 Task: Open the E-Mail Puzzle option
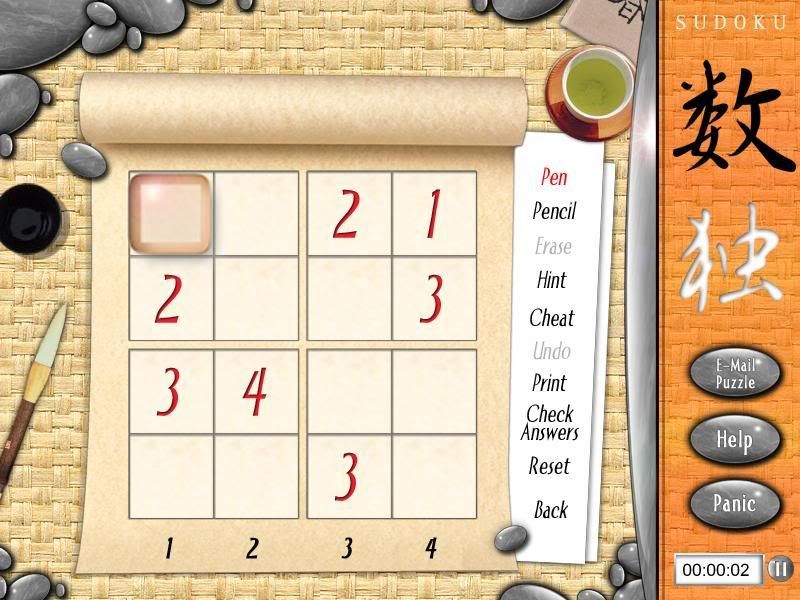pyautogui.click(x=734, y=375)
